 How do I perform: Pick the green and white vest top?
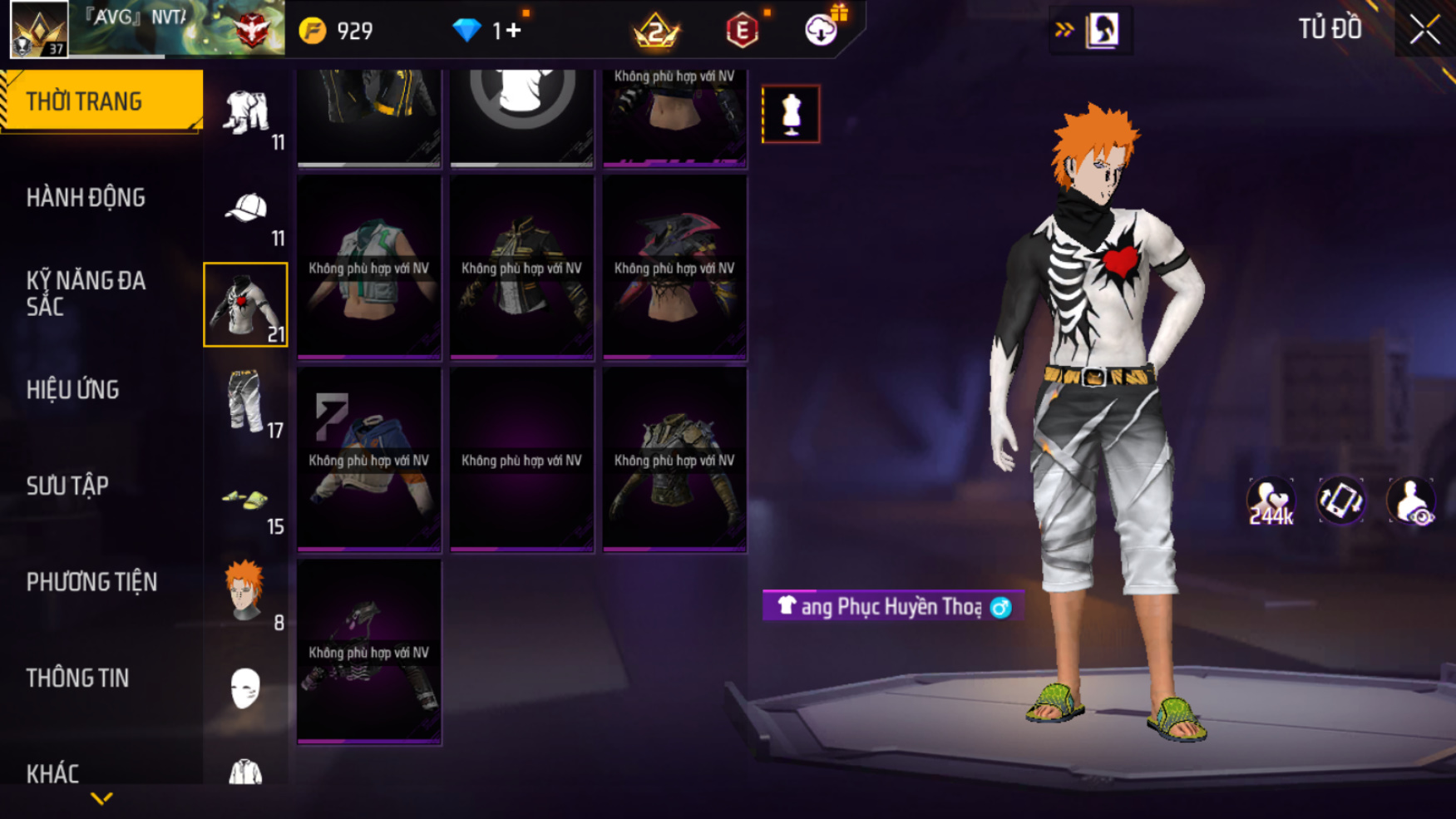point(369,268)
